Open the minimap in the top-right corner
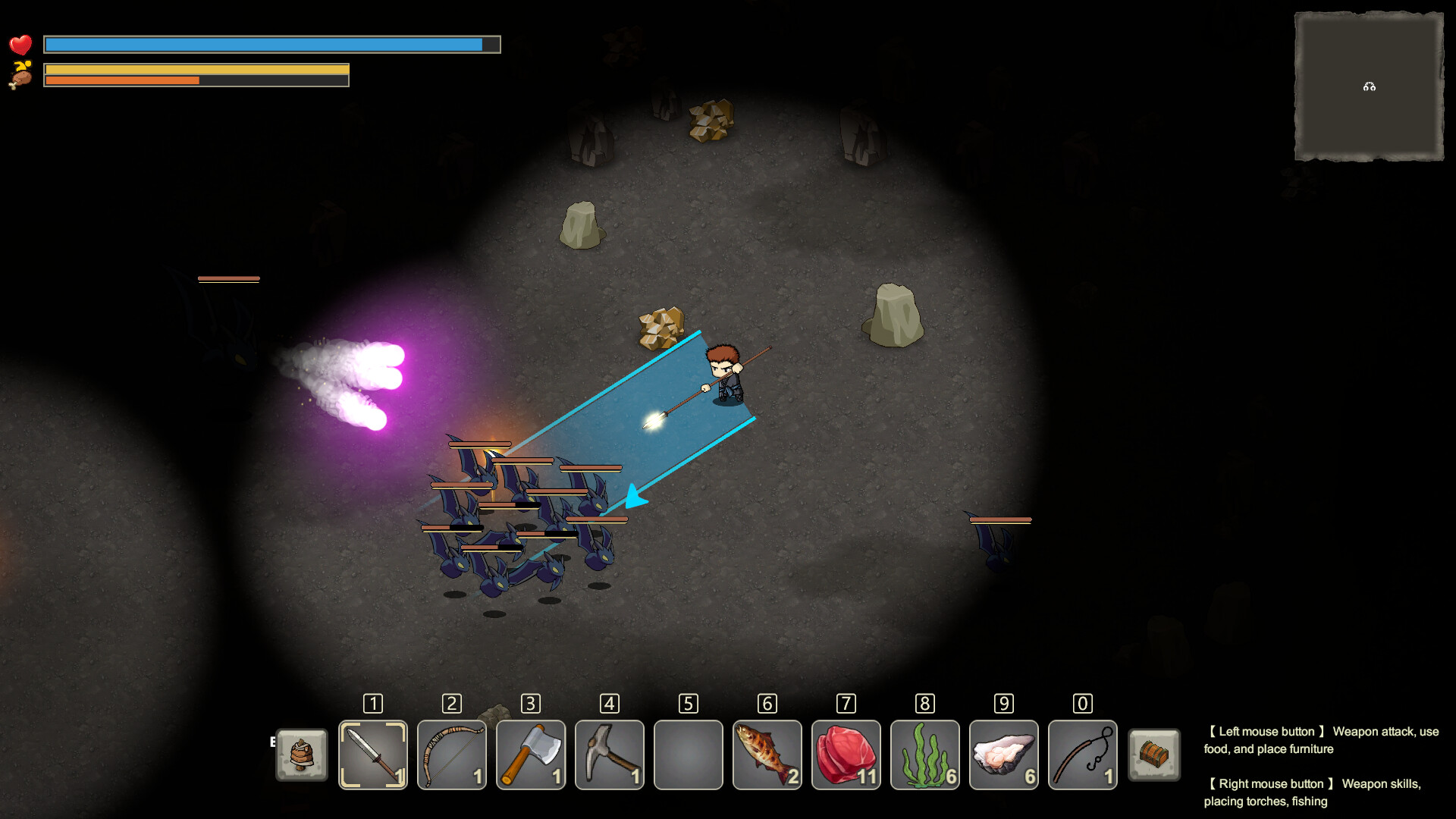 coord(1369,86)
